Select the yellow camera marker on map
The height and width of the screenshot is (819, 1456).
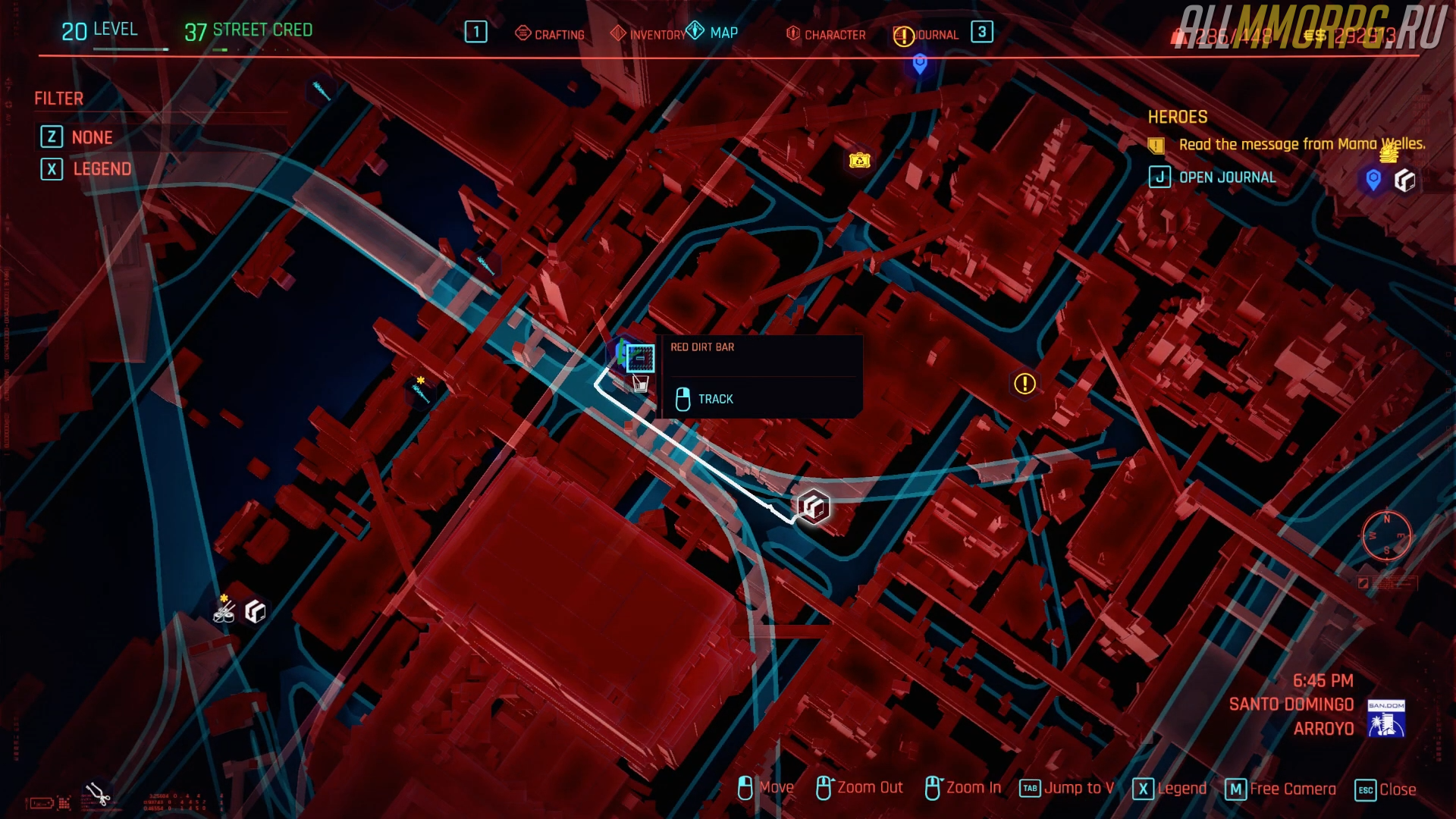point(859,160)
